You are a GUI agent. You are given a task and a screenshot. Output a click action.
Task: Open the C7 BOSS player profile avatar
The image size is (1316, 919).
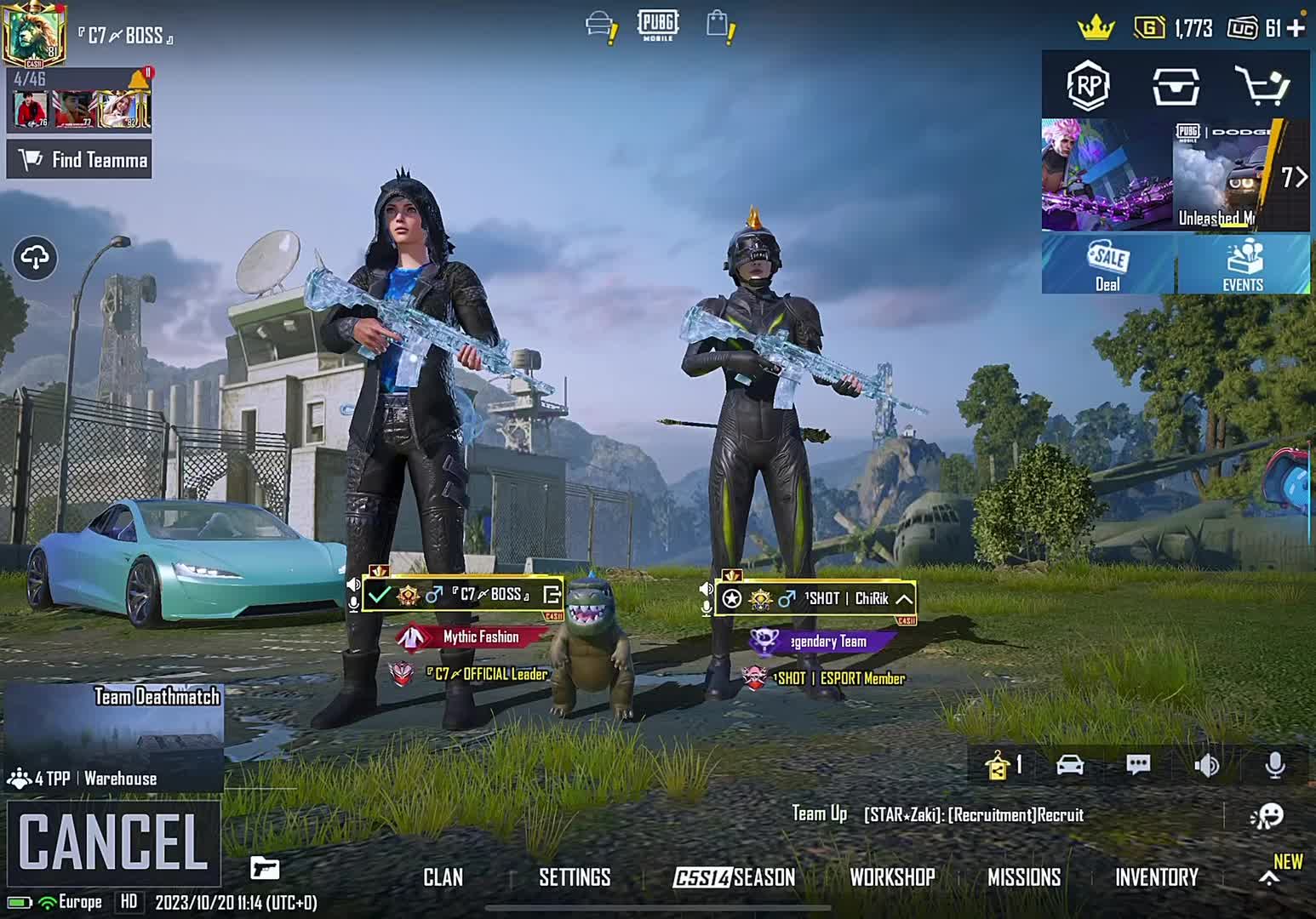pyautogui.click(x=33, y=35)
